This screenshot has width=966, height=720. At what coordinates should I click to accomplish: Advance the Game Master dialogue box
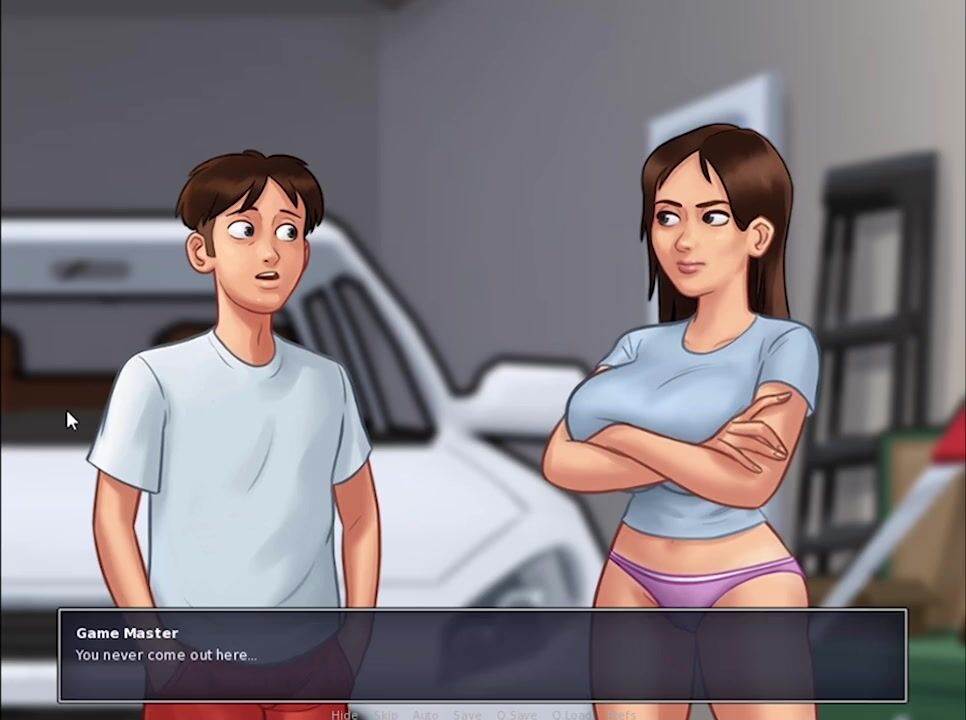(x=482, y=655)
